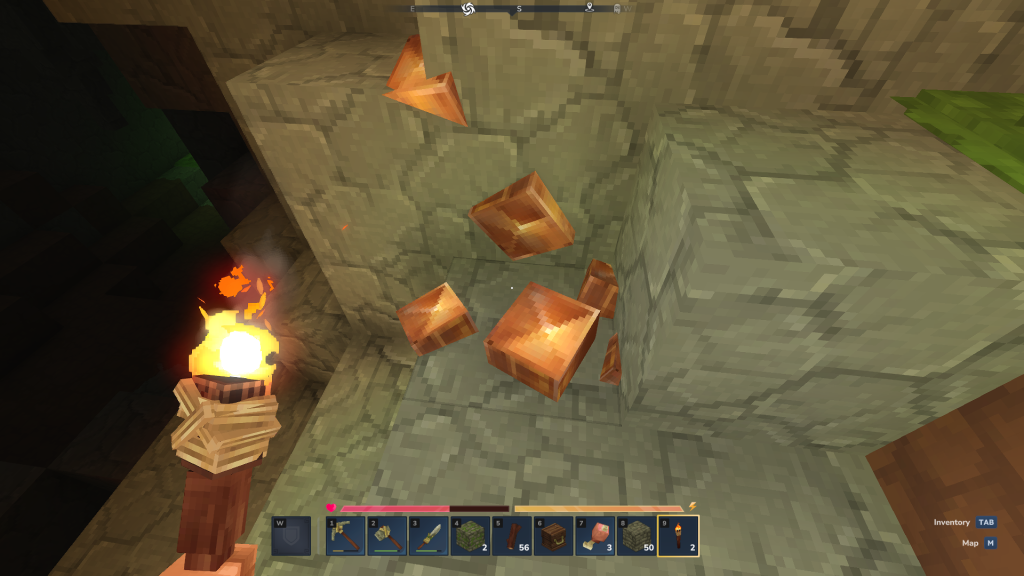Click the swirl marker on the compass
This screenshot has width=1024, height=576.
coord(468,9)
